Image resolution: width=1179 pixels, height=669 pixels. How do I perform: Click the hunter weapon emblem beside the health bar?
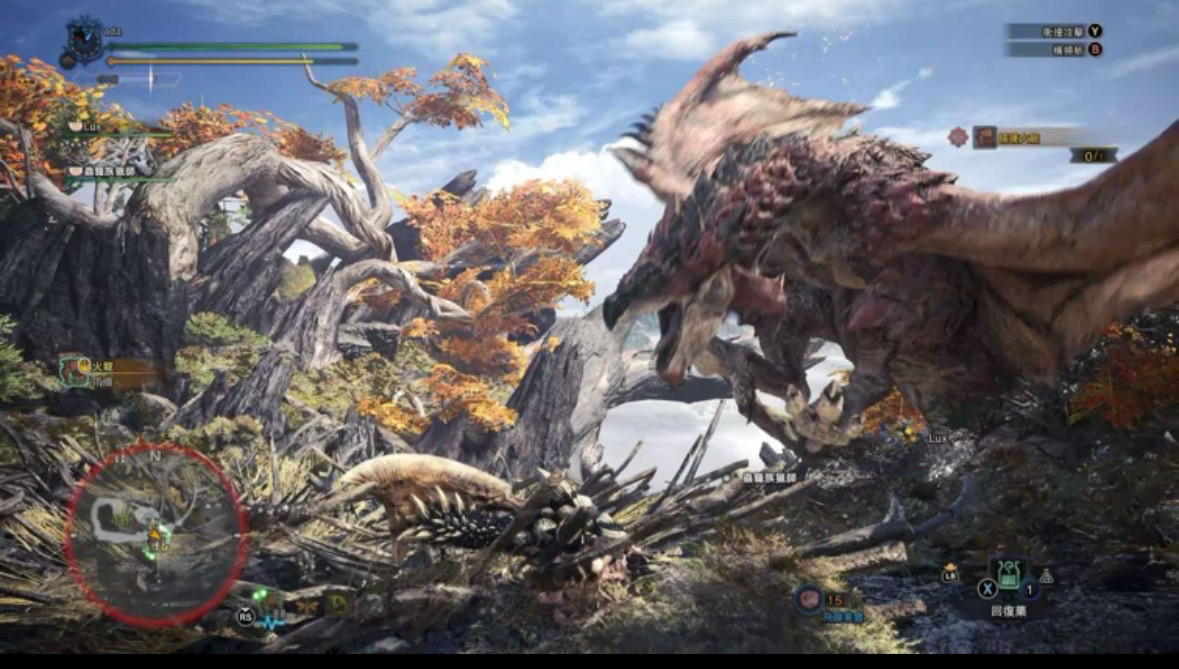coord(83,41)
